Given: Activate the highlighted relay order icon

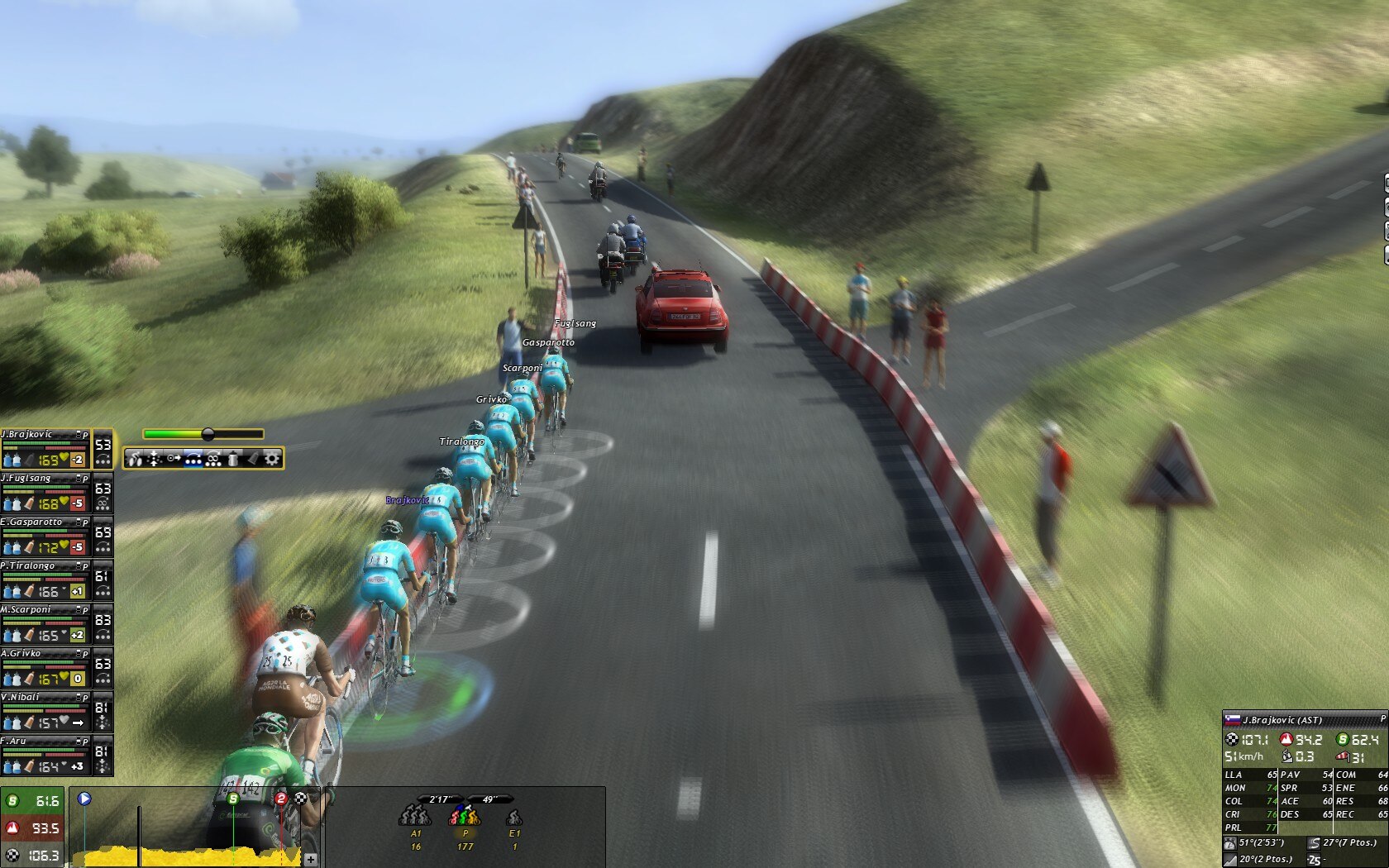Looking at the screenshot, I should (193, 459).
